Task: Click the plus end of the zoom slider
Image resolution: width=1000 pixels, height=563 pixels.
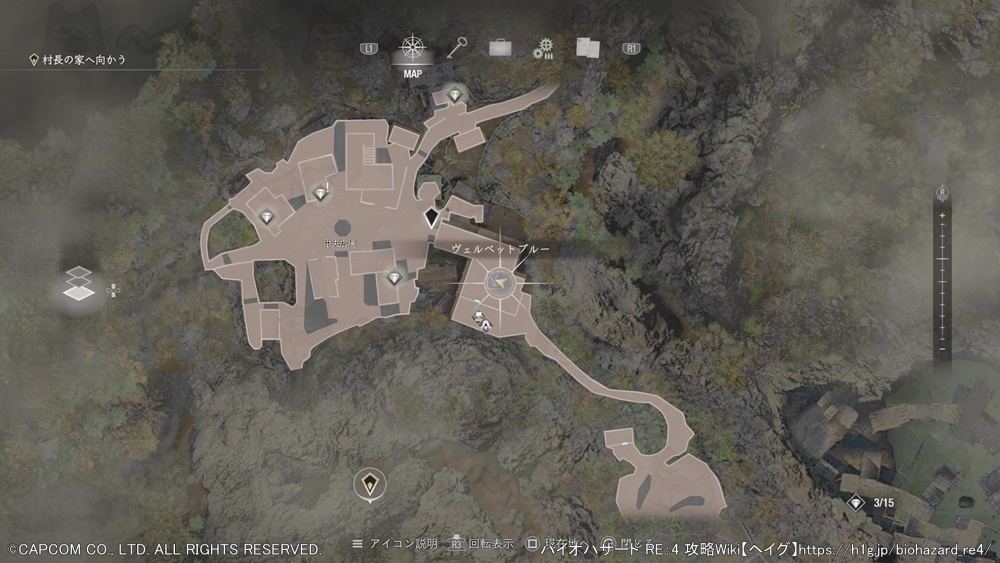Action: pos(942,216)
